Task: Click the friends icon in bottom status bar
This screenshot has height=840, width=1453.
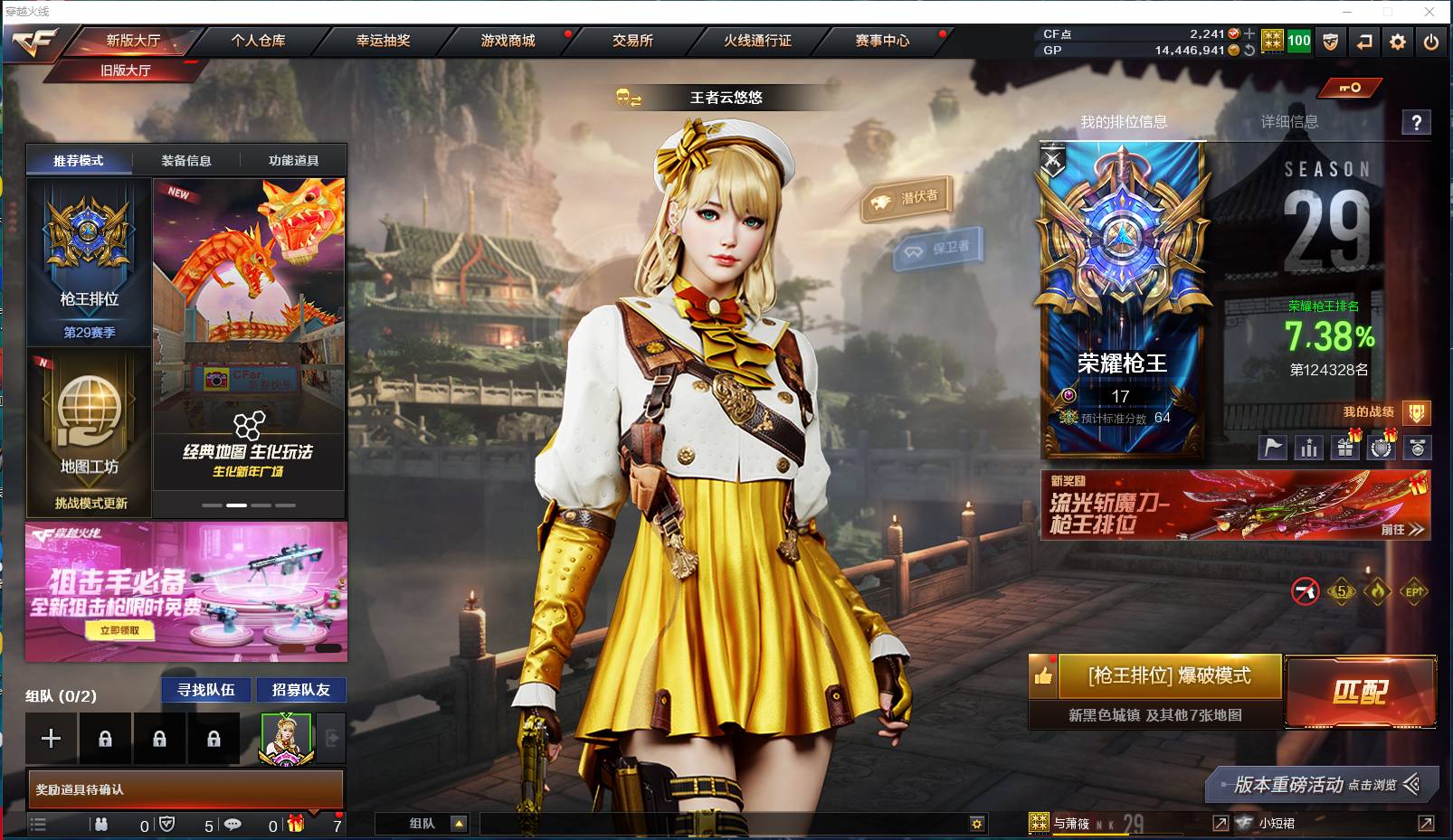Action: [x=101, y=824]
